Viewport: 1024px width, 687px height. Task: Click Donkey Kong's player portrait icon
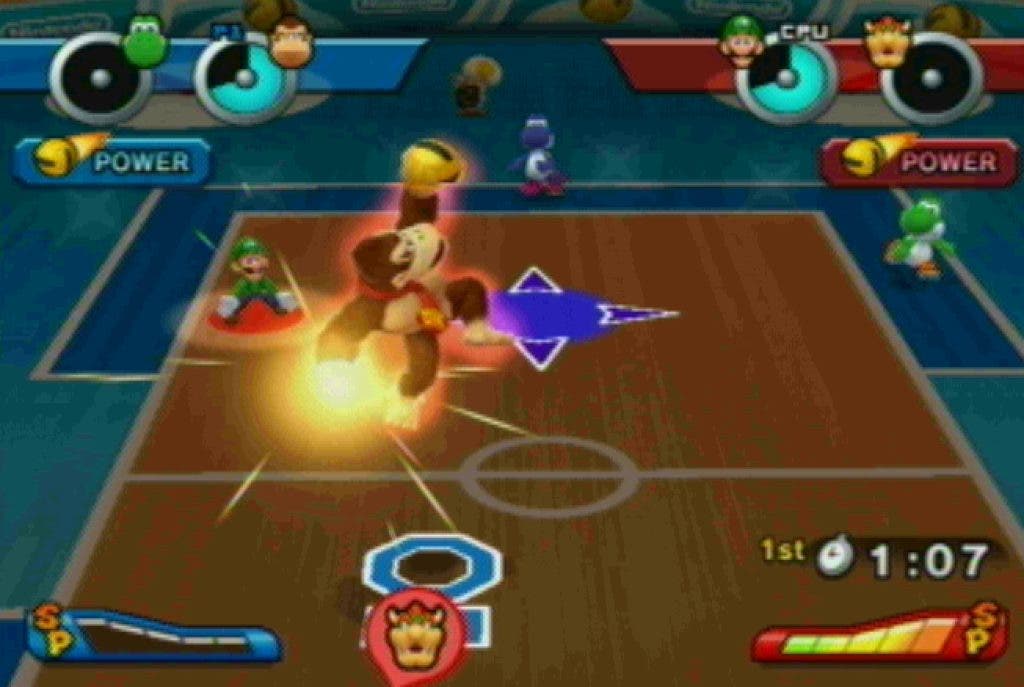click(291, 45)
